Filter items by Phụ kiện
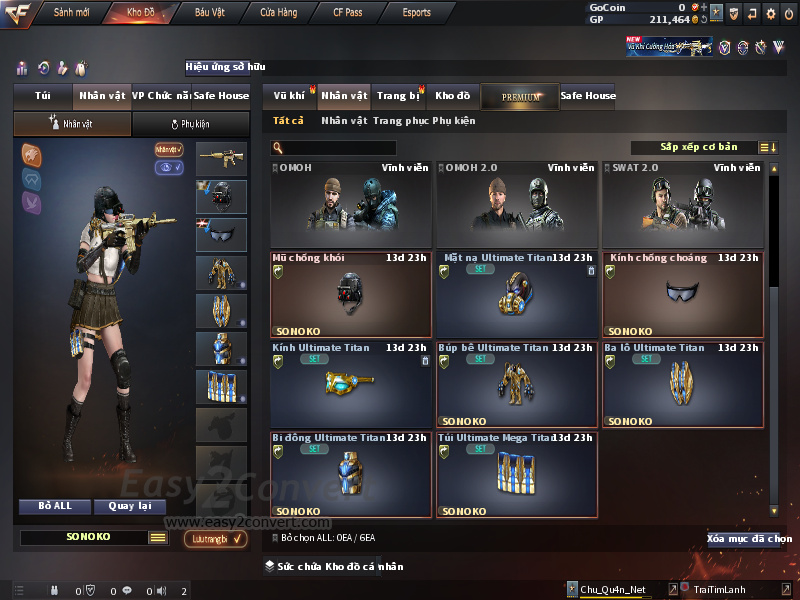This screenshot has width=800, height=600. tap(454, 121)
